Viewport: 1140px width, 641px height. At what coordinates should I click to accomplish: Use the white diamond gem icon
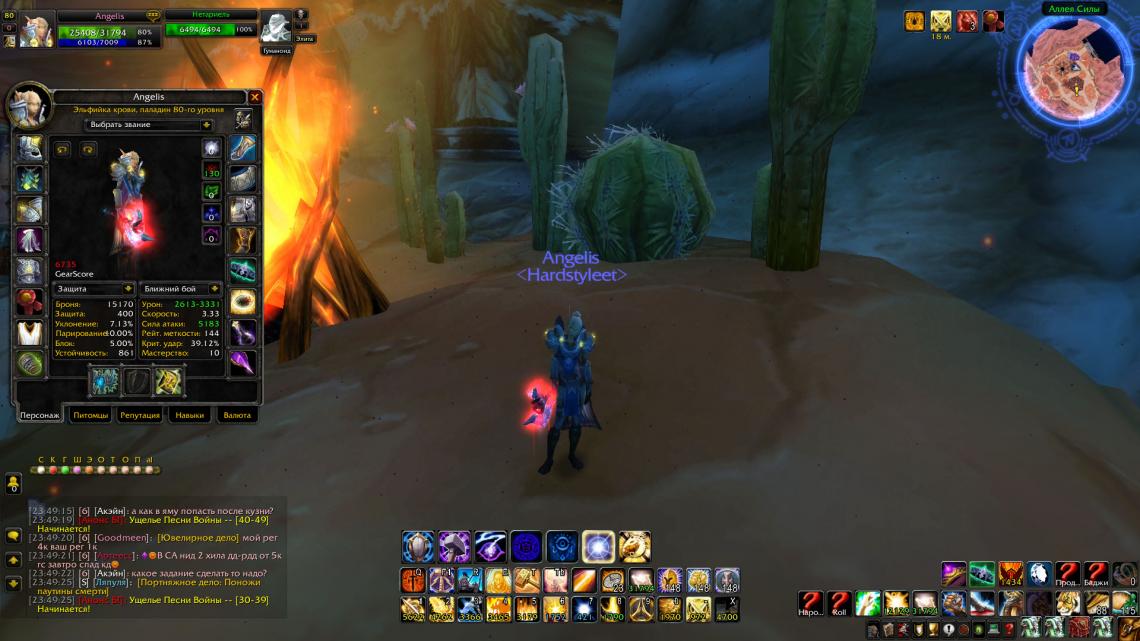[x=1039, y=574]
